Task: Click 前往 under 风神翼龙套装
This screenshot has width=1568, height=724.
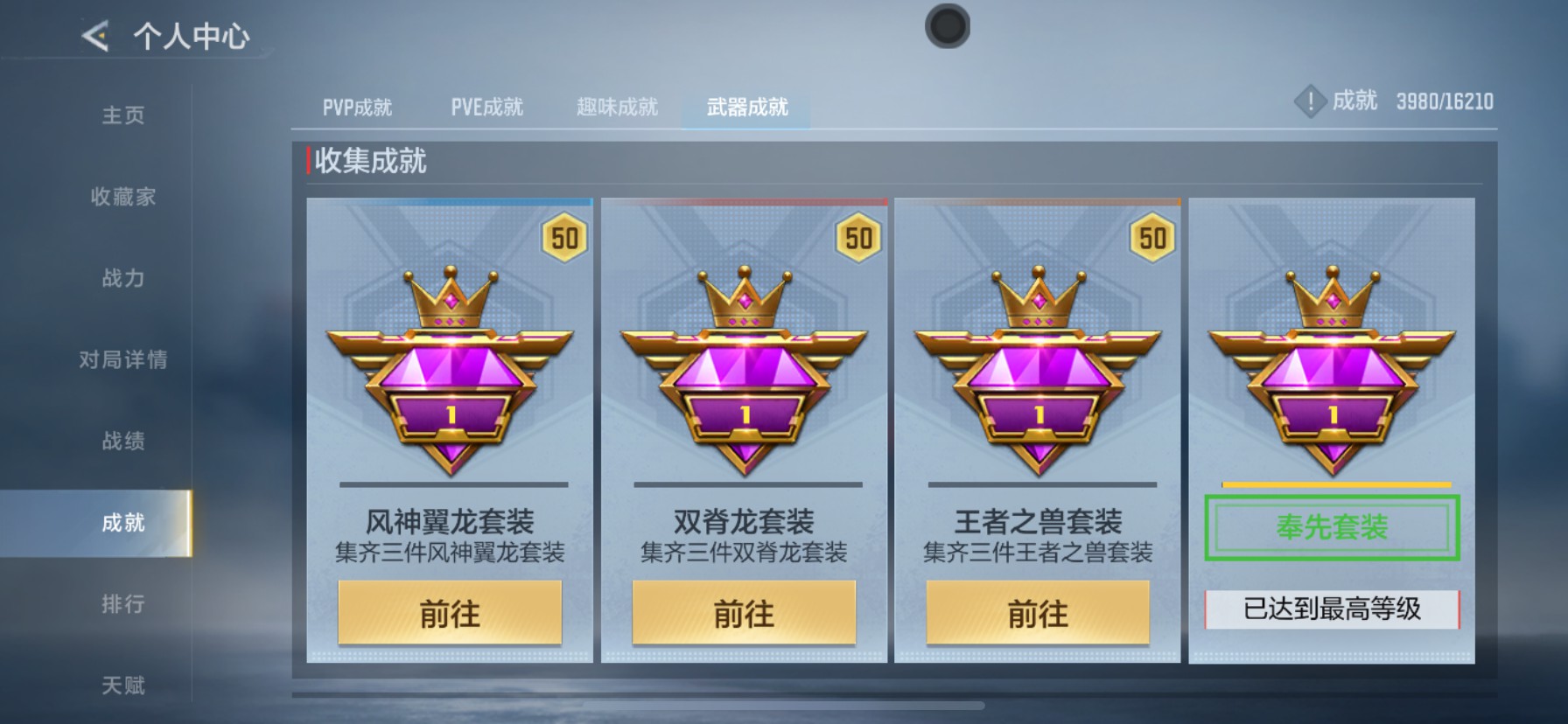Action: click(x=451, y=615)
